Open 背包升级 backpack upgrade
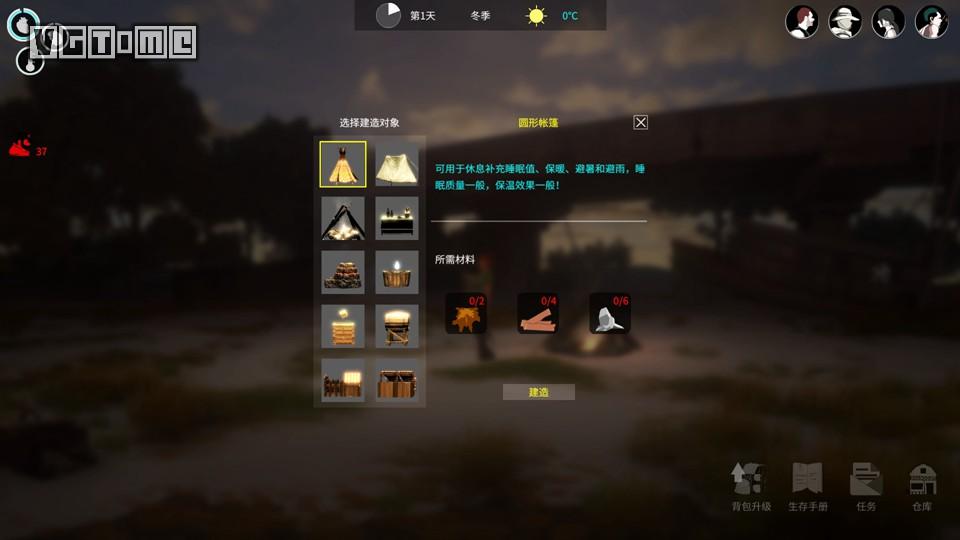 (x=751, y=487)
